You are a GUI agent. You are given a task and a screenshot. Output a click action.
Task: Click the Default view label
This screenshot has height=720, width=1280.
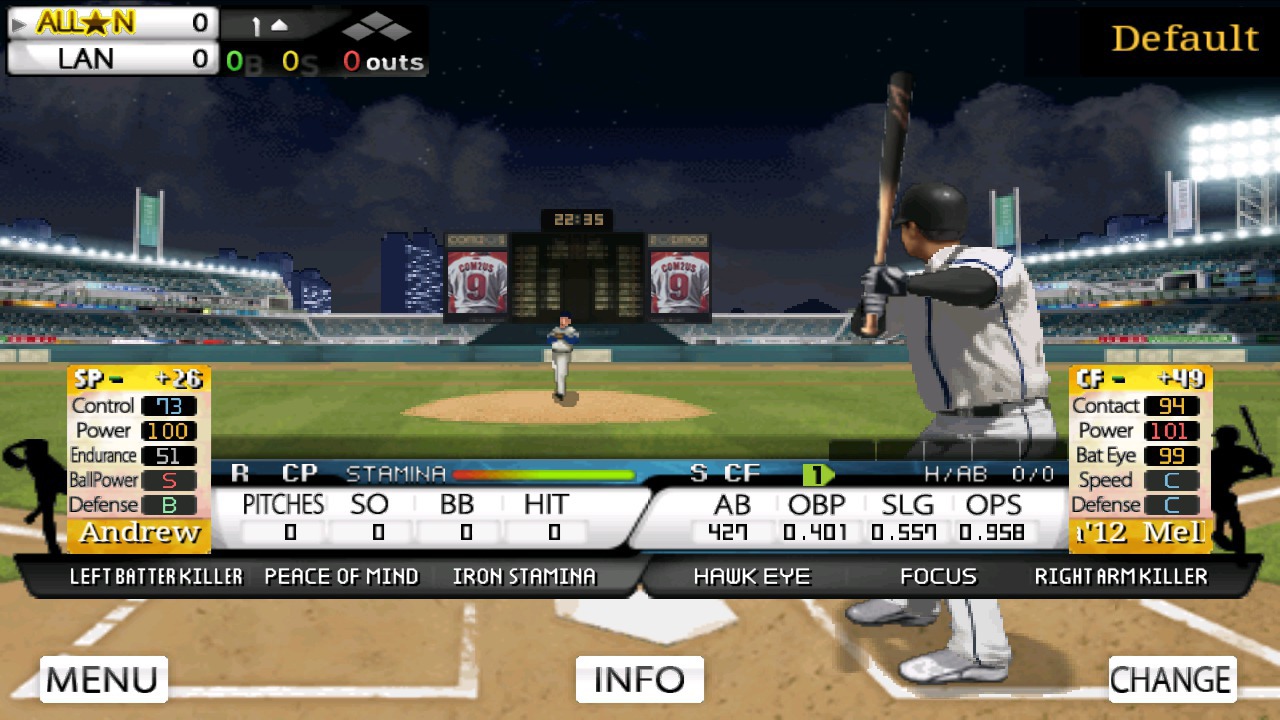[1184, 39]
